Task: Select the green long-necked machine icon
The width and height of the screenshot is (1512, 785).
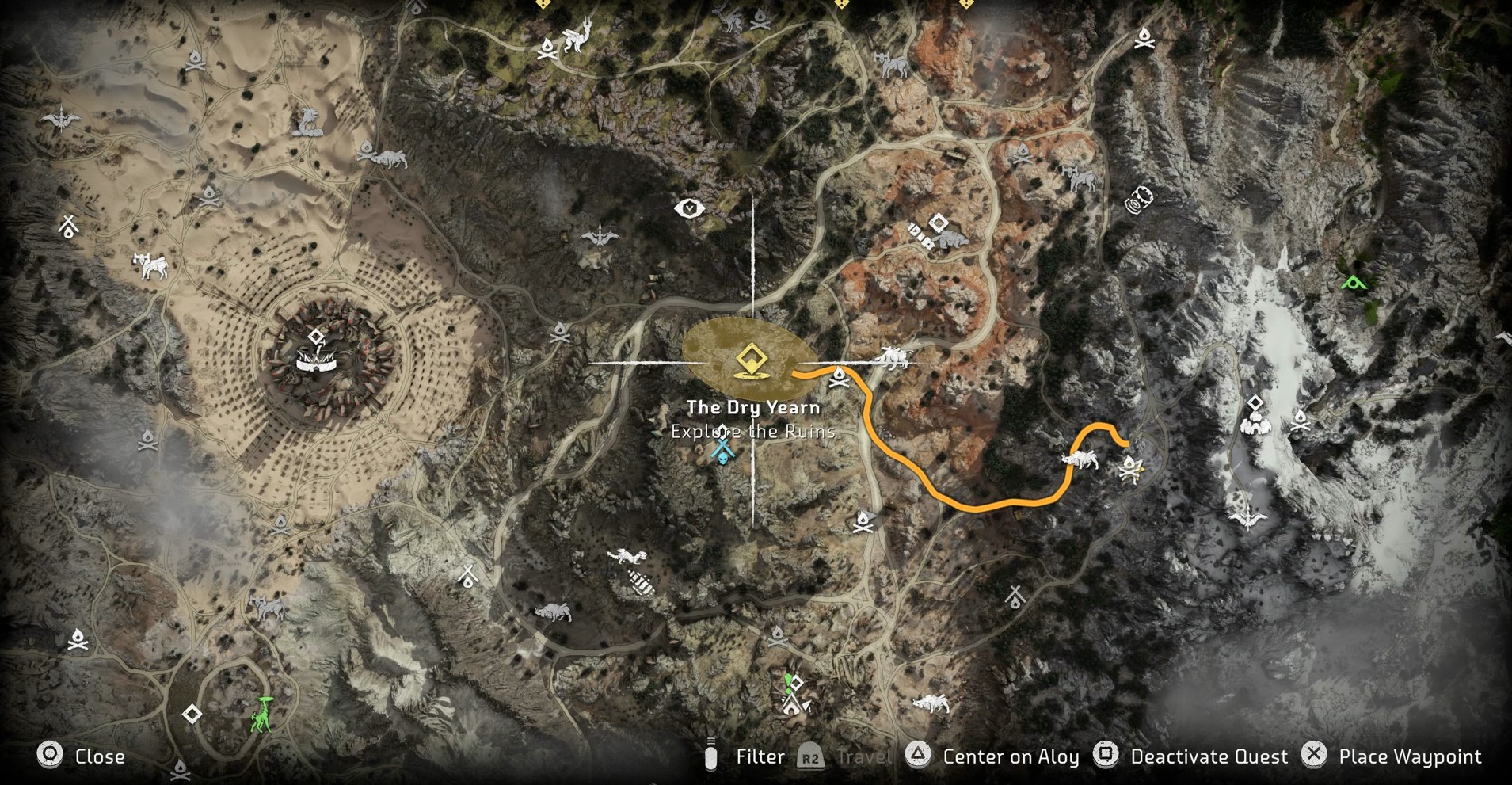Action: click(x=262, y=716)
